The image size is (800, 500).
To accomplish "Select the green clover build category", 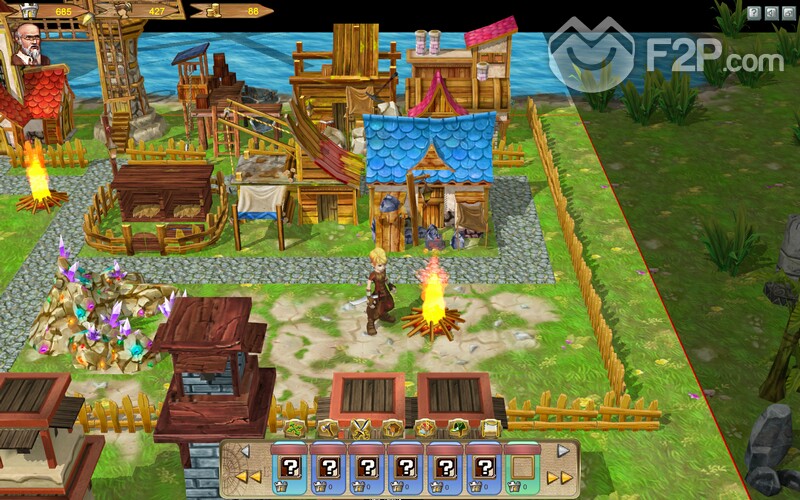I will (x=294, y=428).
